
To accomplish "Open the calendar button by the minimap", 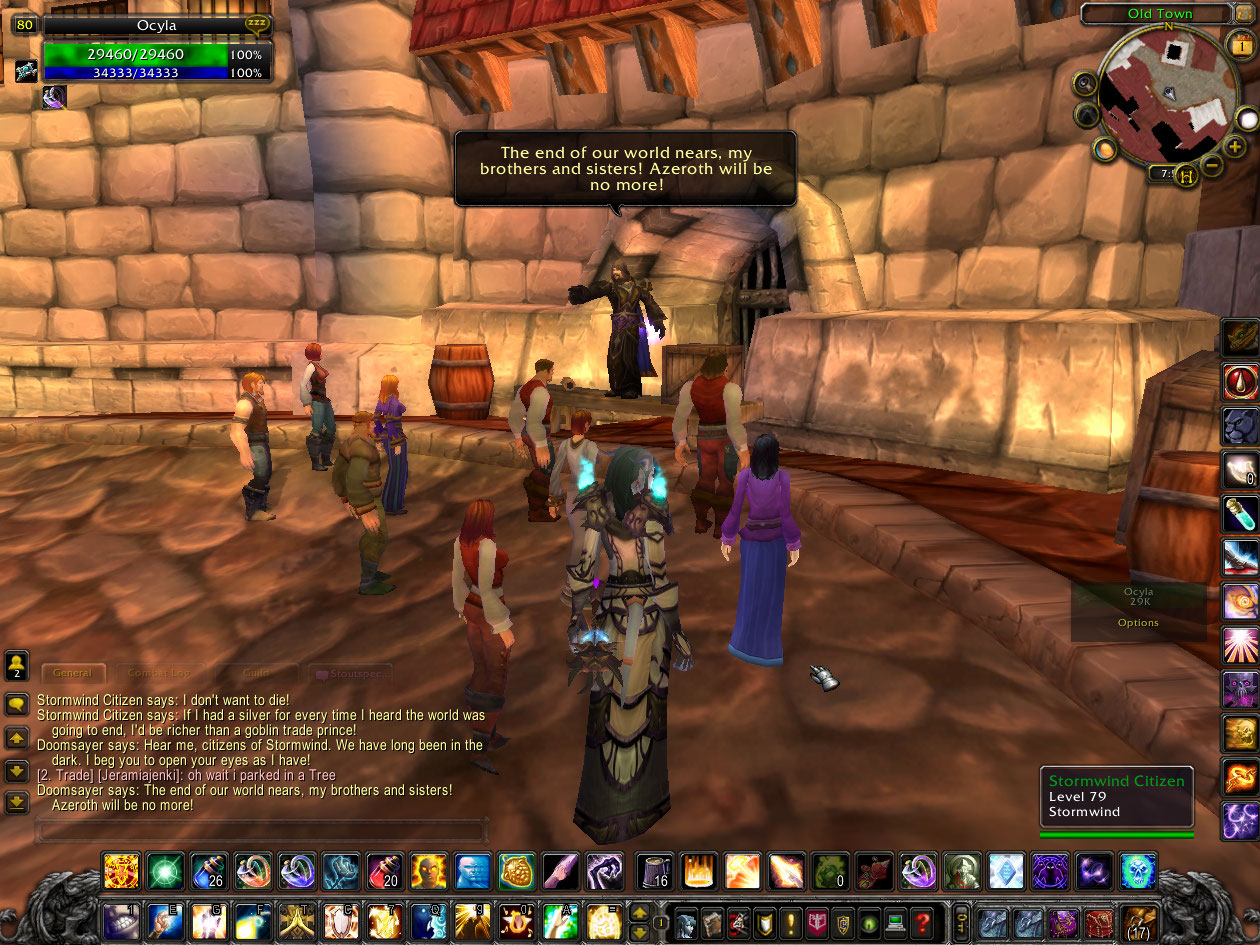I will point(1240,44).
